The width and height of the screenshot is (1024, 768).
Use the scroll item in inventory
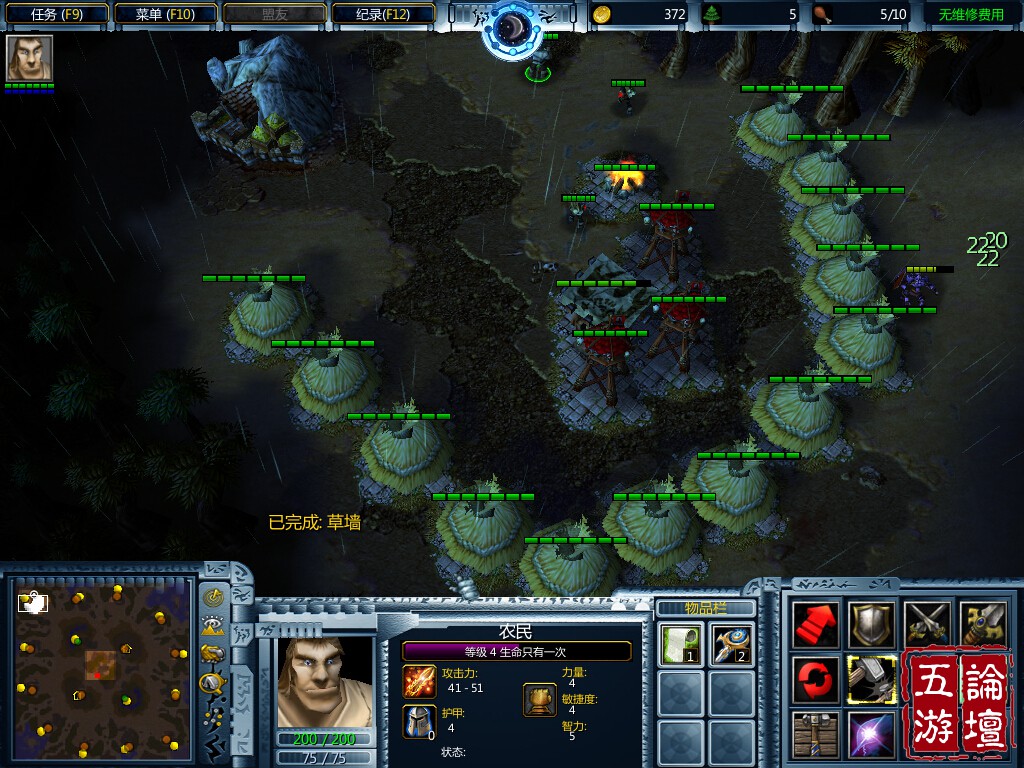point(680,644)
